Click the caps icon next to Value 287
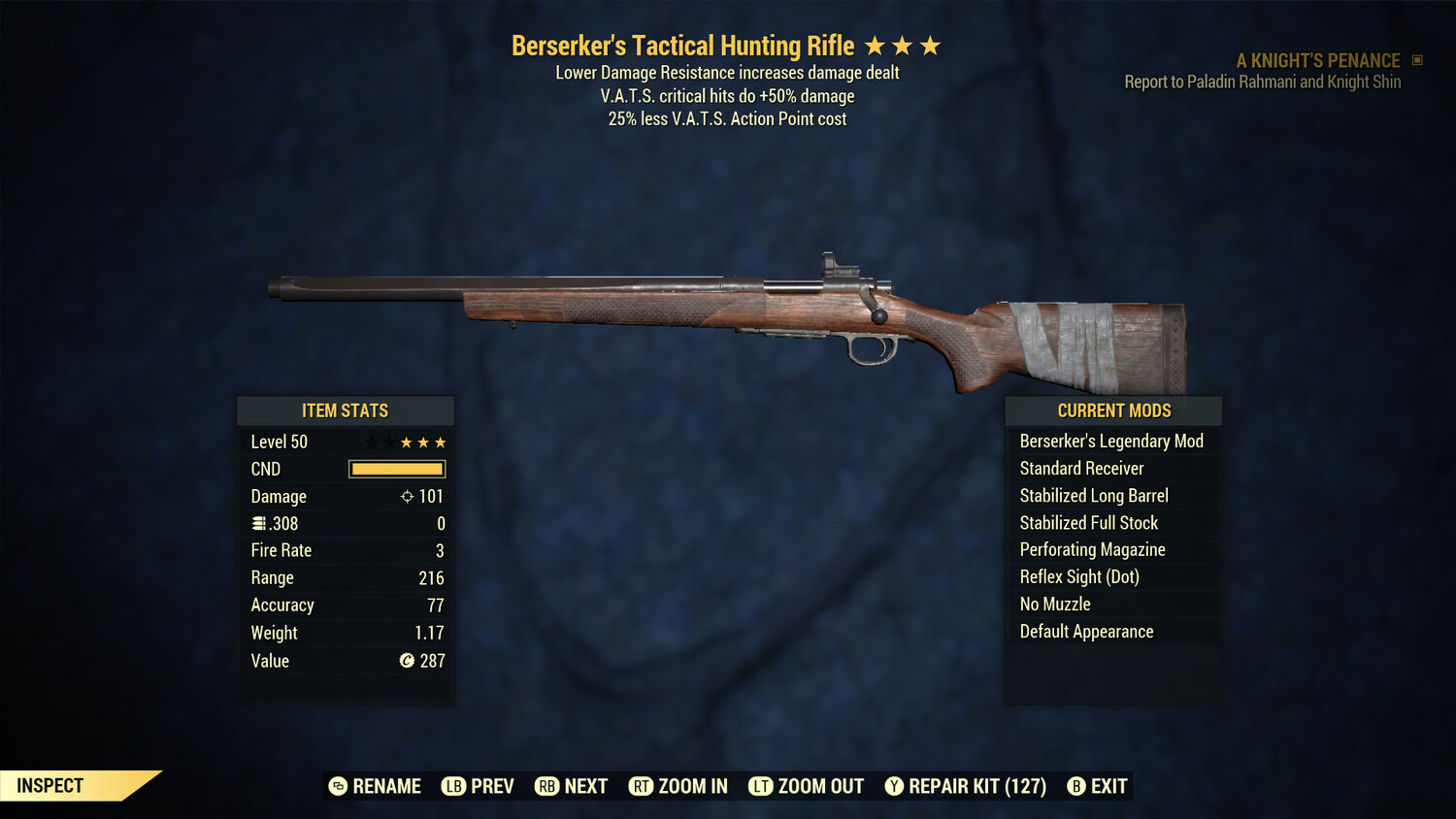 [x=406, y=661]
